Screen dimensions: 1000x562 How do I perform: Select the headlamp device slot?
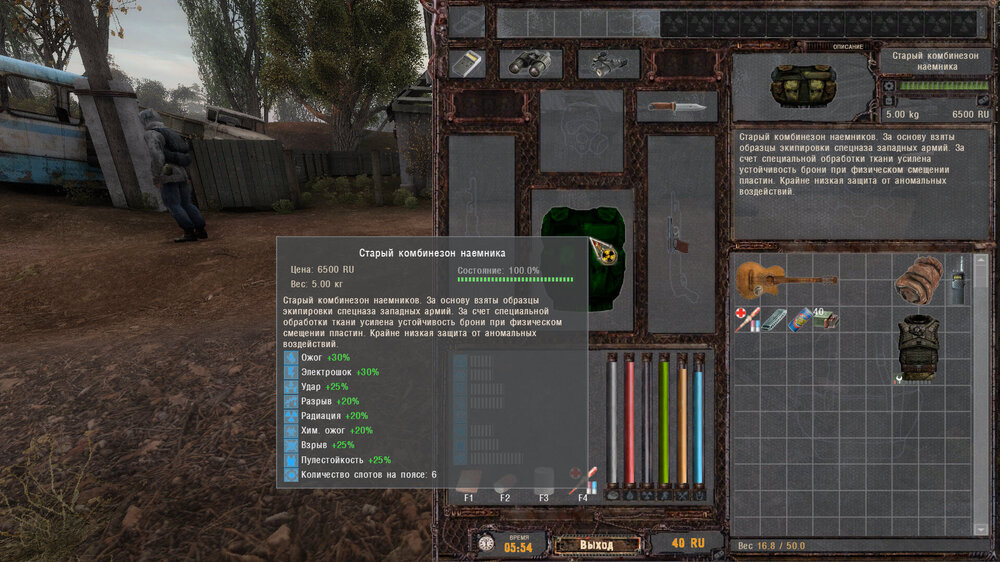coord(607,64)
